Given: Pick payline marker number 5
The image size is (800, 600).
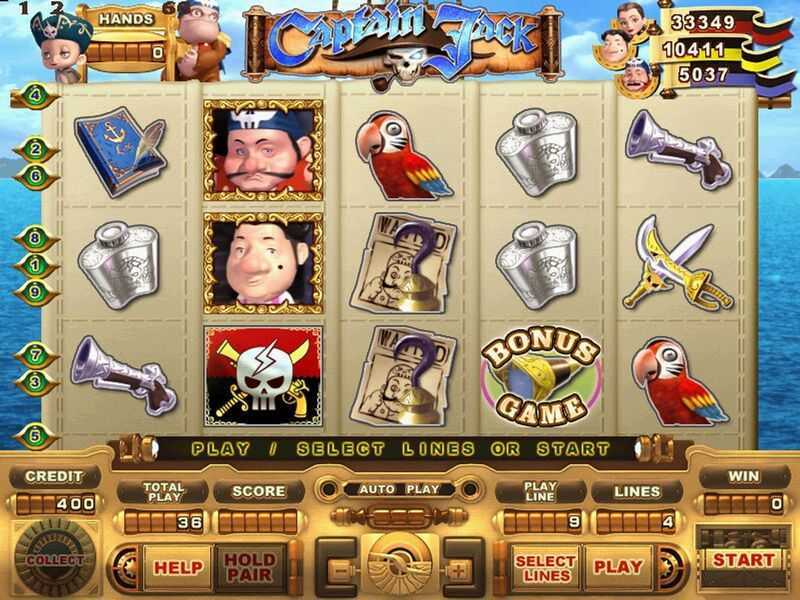Looking at the screenshot, I should click(36, 435).
